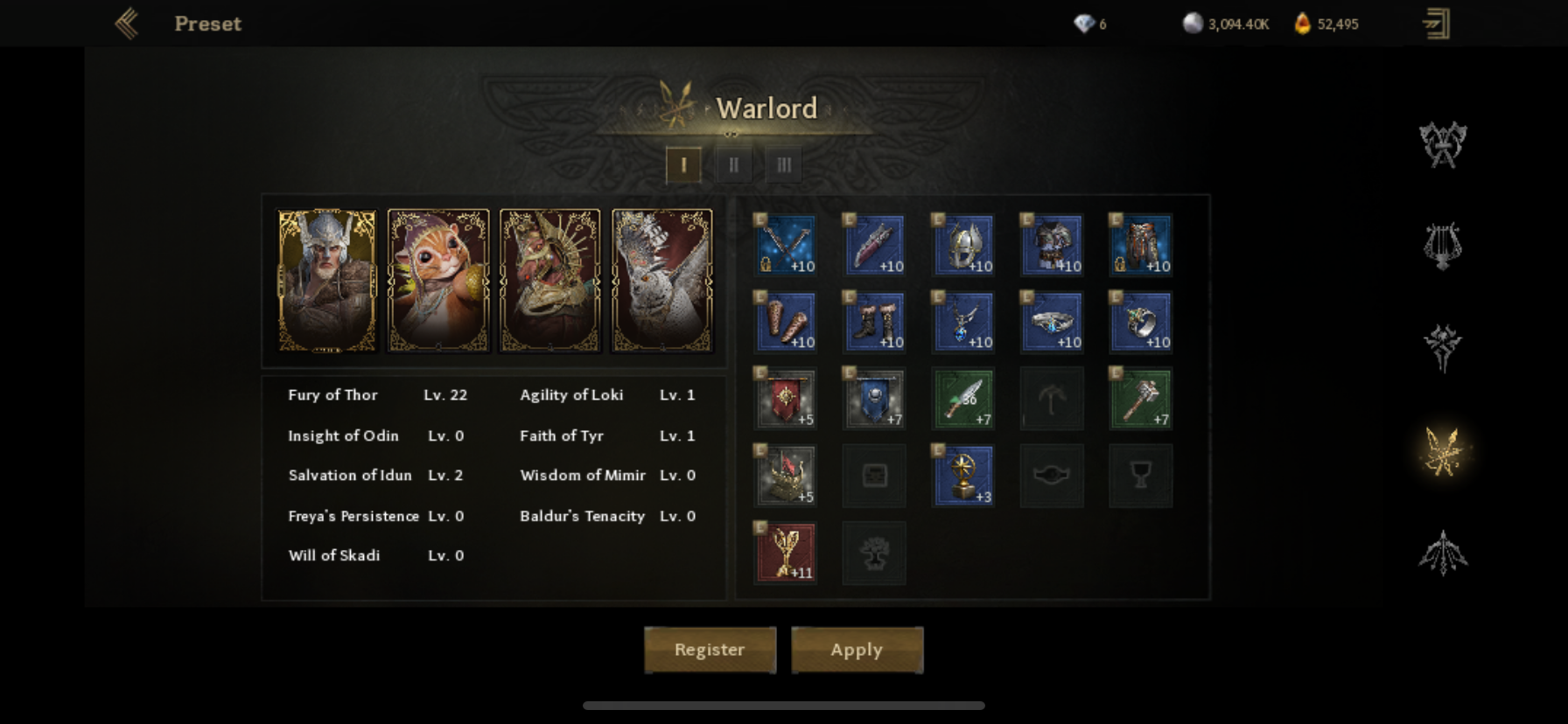Select the highlighted golden Warlord class icon

coord(1442,451)
